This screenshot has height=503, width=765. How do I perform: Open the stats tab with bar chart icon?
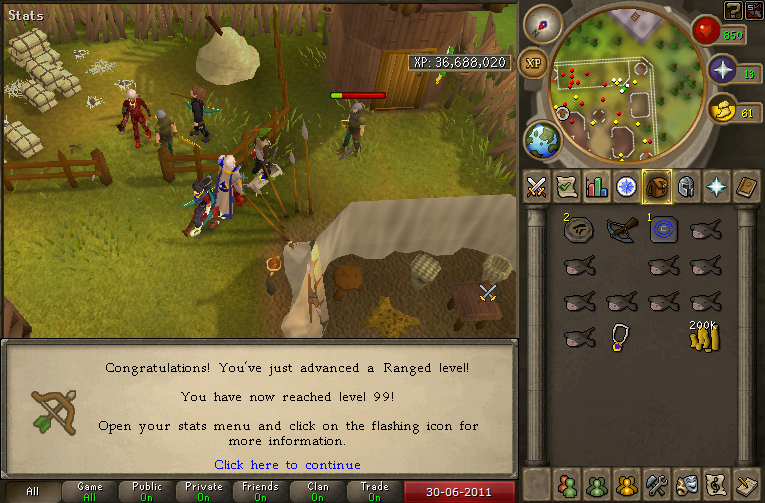(x=597, y=187)
